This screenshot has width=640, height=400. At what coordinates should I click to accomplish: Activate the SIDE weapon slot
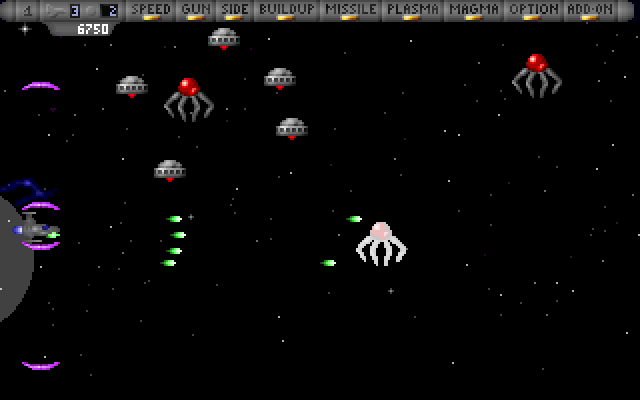click(x=234, y=10)
